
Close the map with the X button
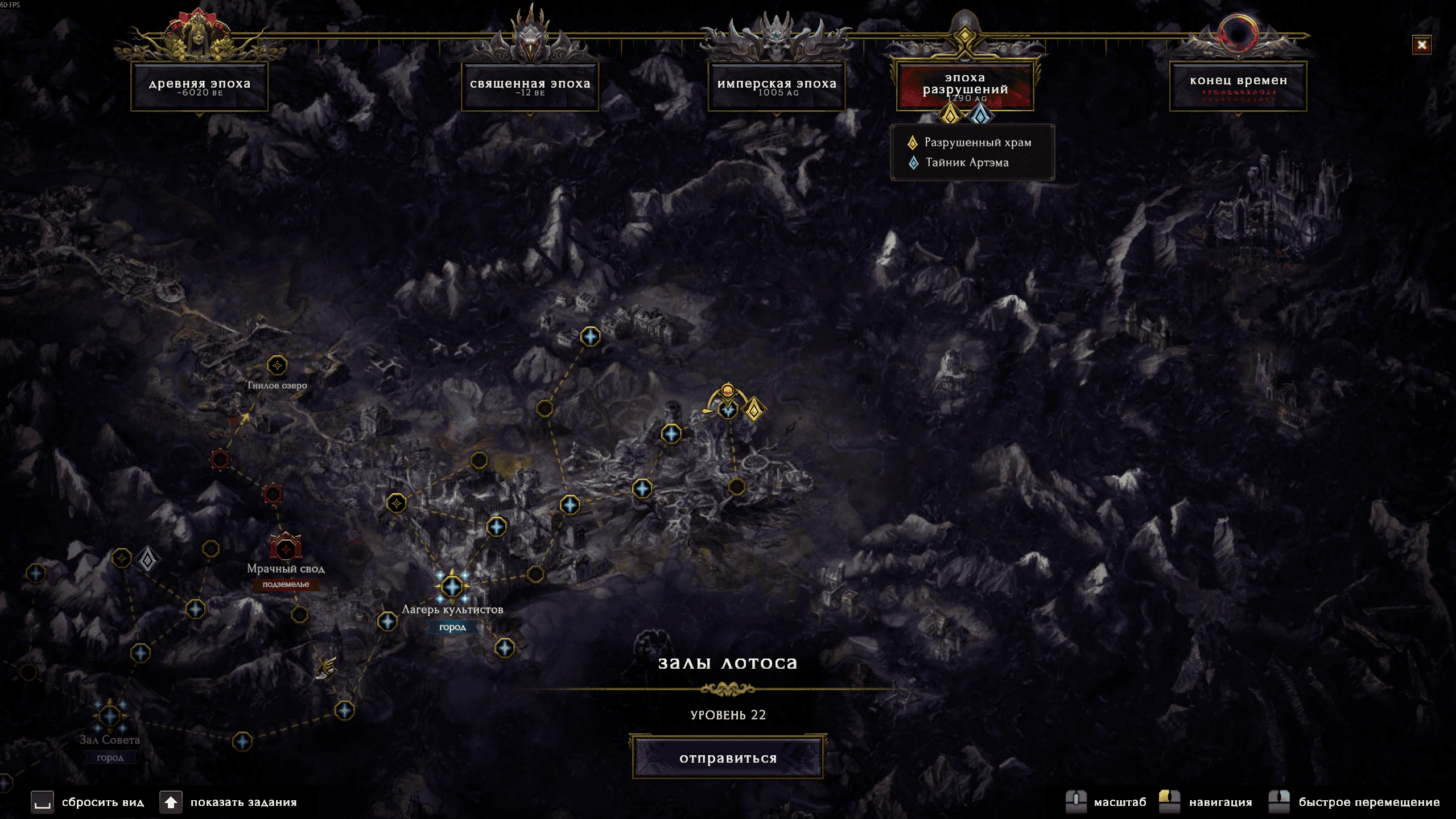pyautogui.click(x=1422, y=44)
